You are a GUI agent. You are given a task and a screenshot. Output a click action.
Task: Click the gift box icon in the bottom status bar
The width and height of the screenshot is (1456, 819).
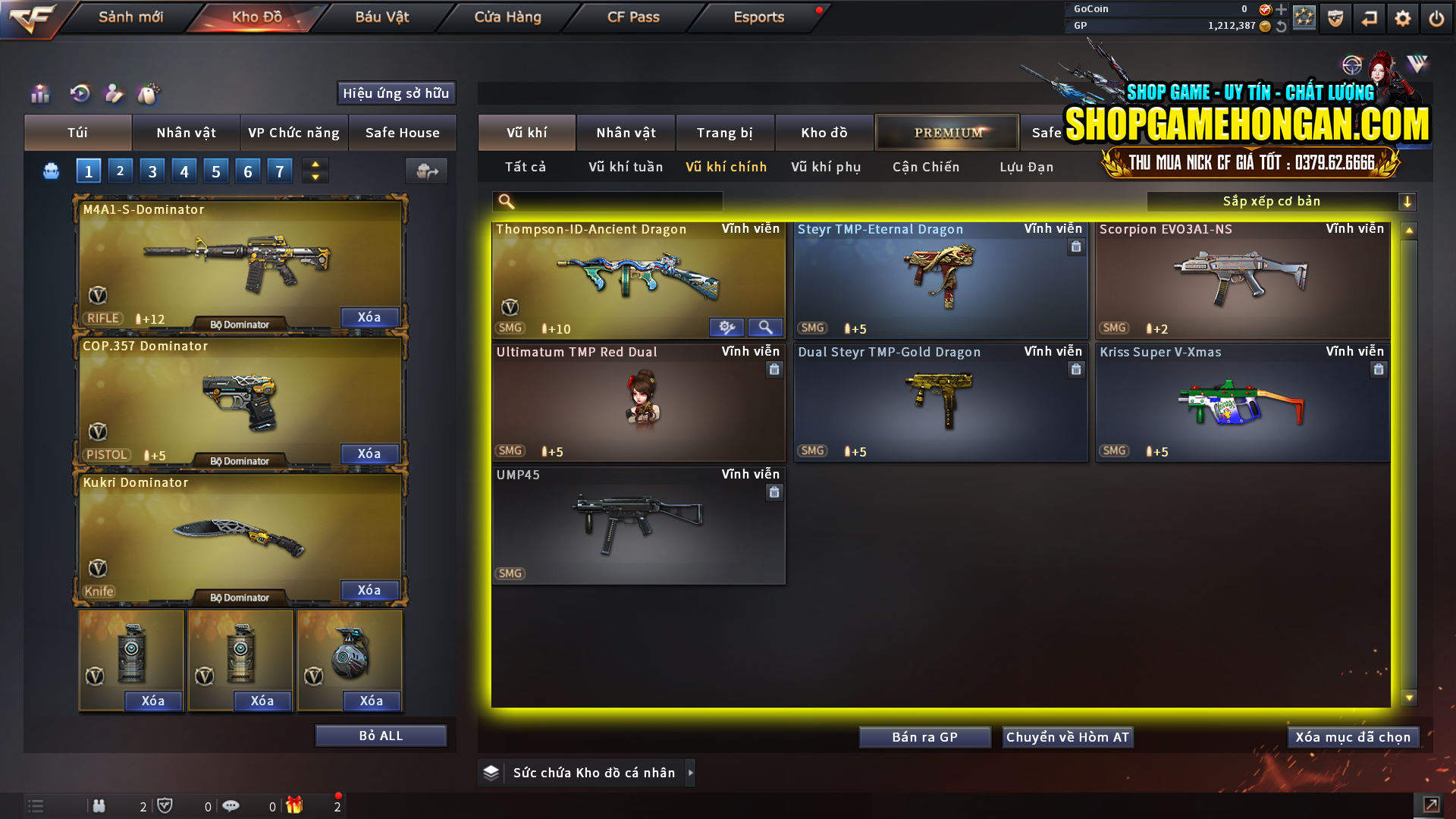(x=296, y=805)
